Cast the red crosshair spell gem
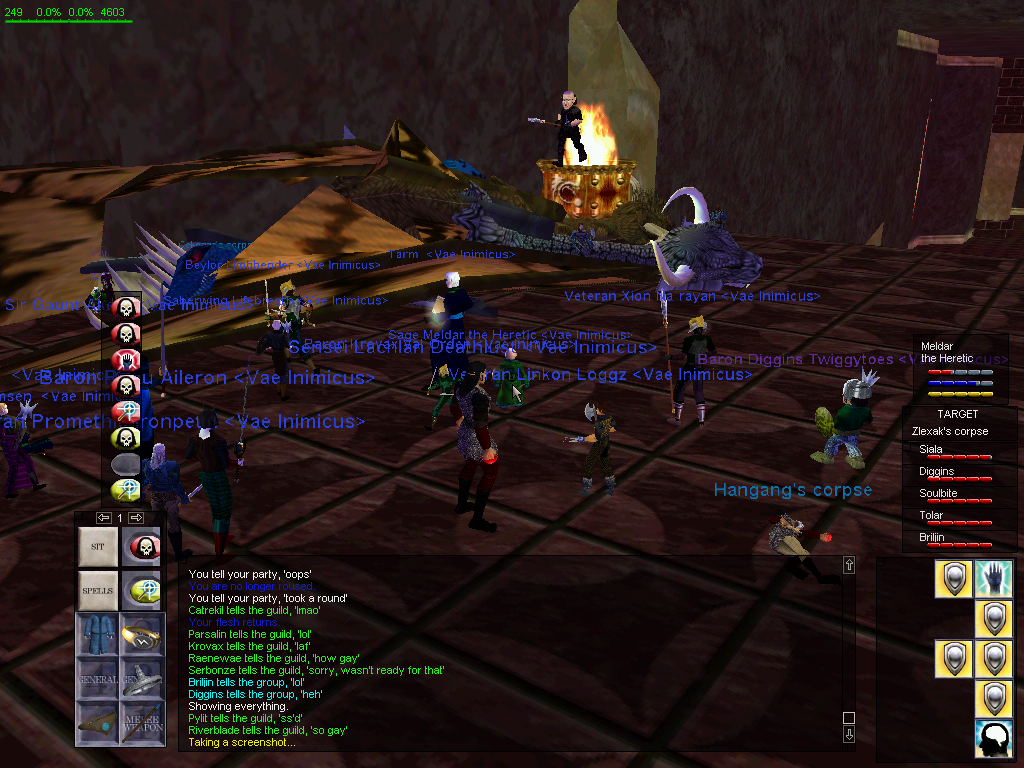1024x768 pixels. point(125,411)
